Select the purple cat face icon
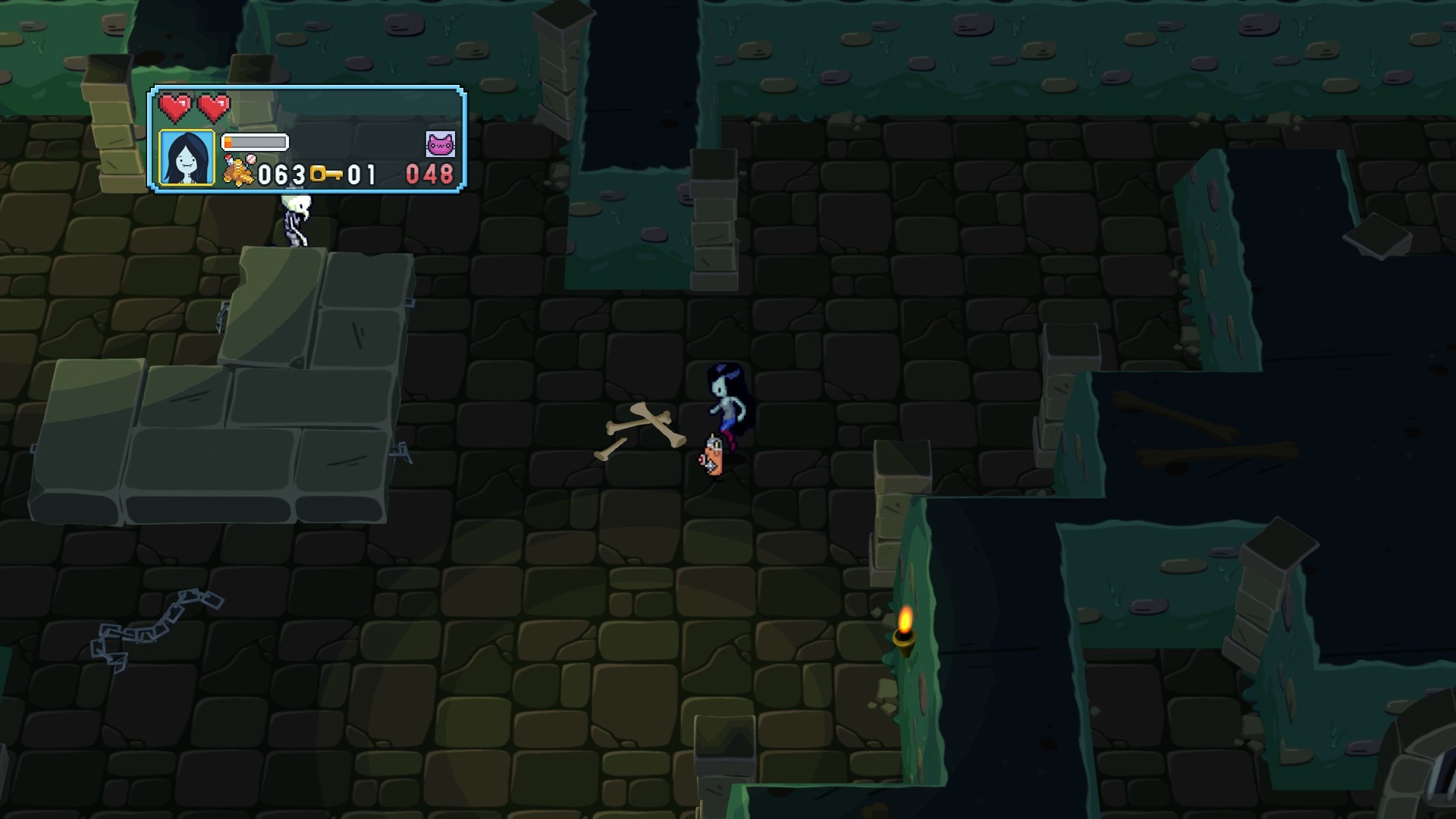1456x819 pixels. coord(440,143)
